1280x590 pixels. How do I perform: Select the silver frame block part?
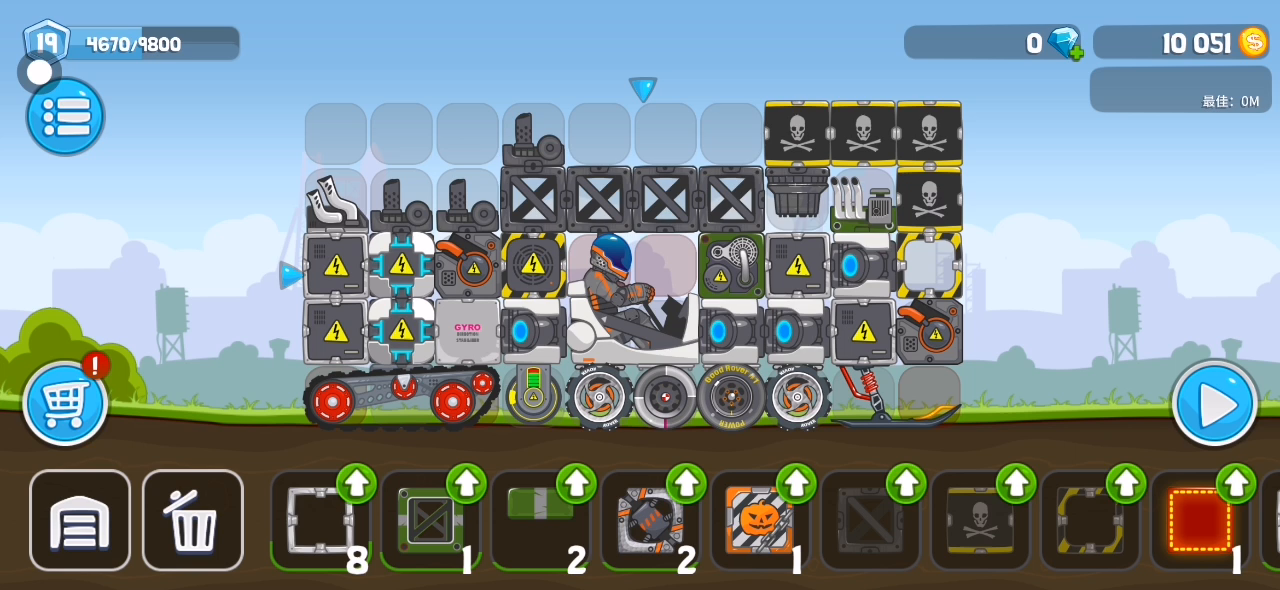[x=319, y=521]
